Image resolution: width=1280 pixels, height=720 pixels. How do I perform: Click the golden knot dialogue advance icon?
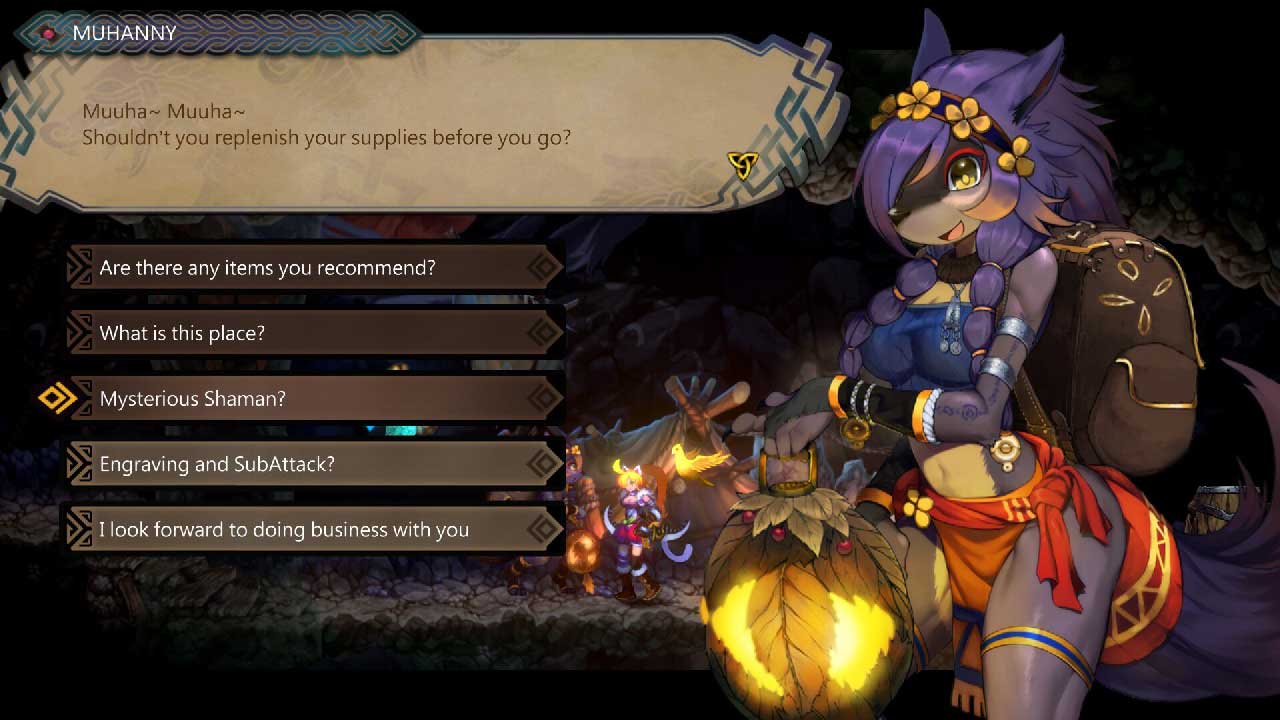[741, 165]
